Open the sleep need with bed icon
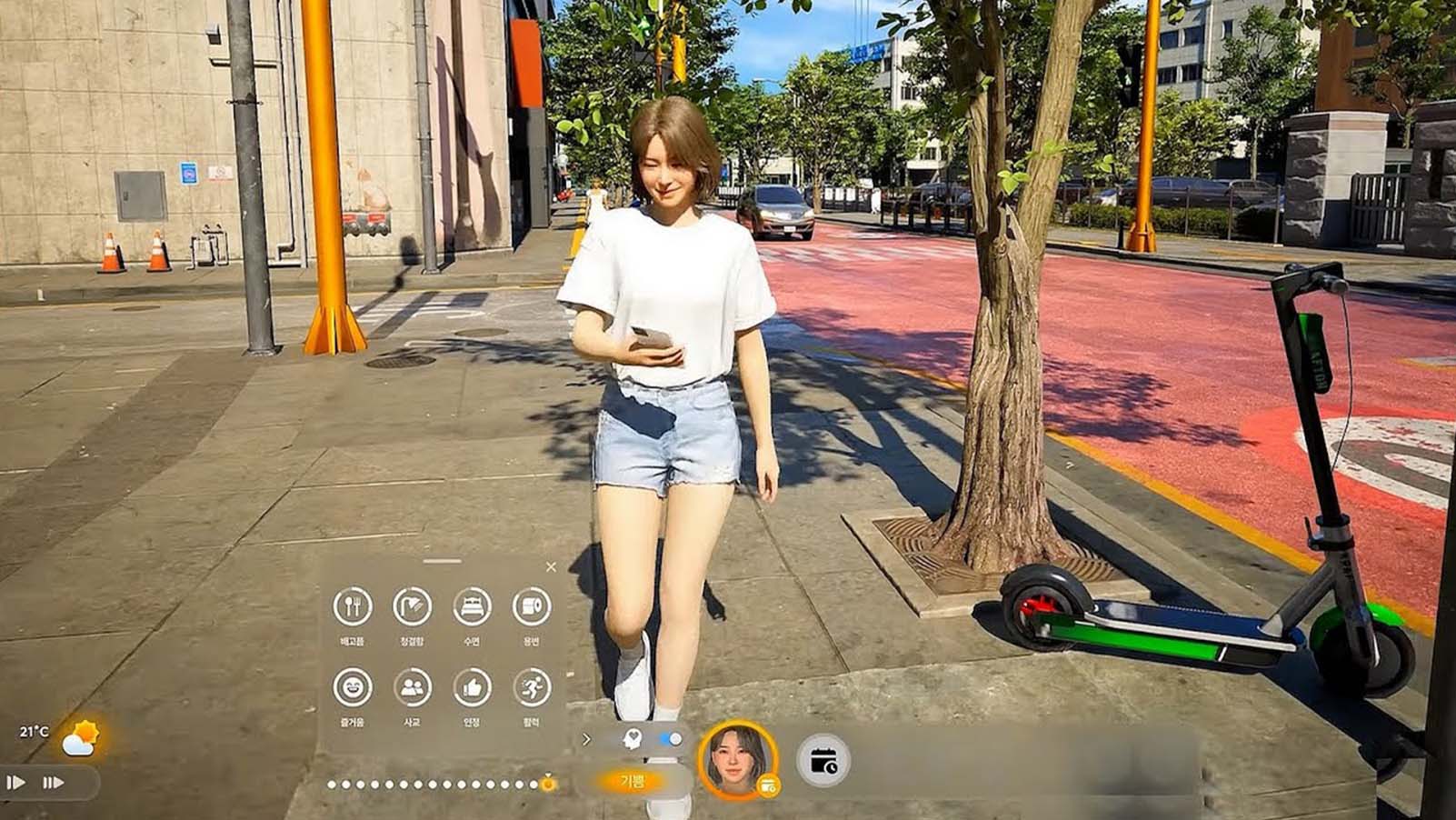This screenshot has height=820, width=1456. (x=472, y=606)
